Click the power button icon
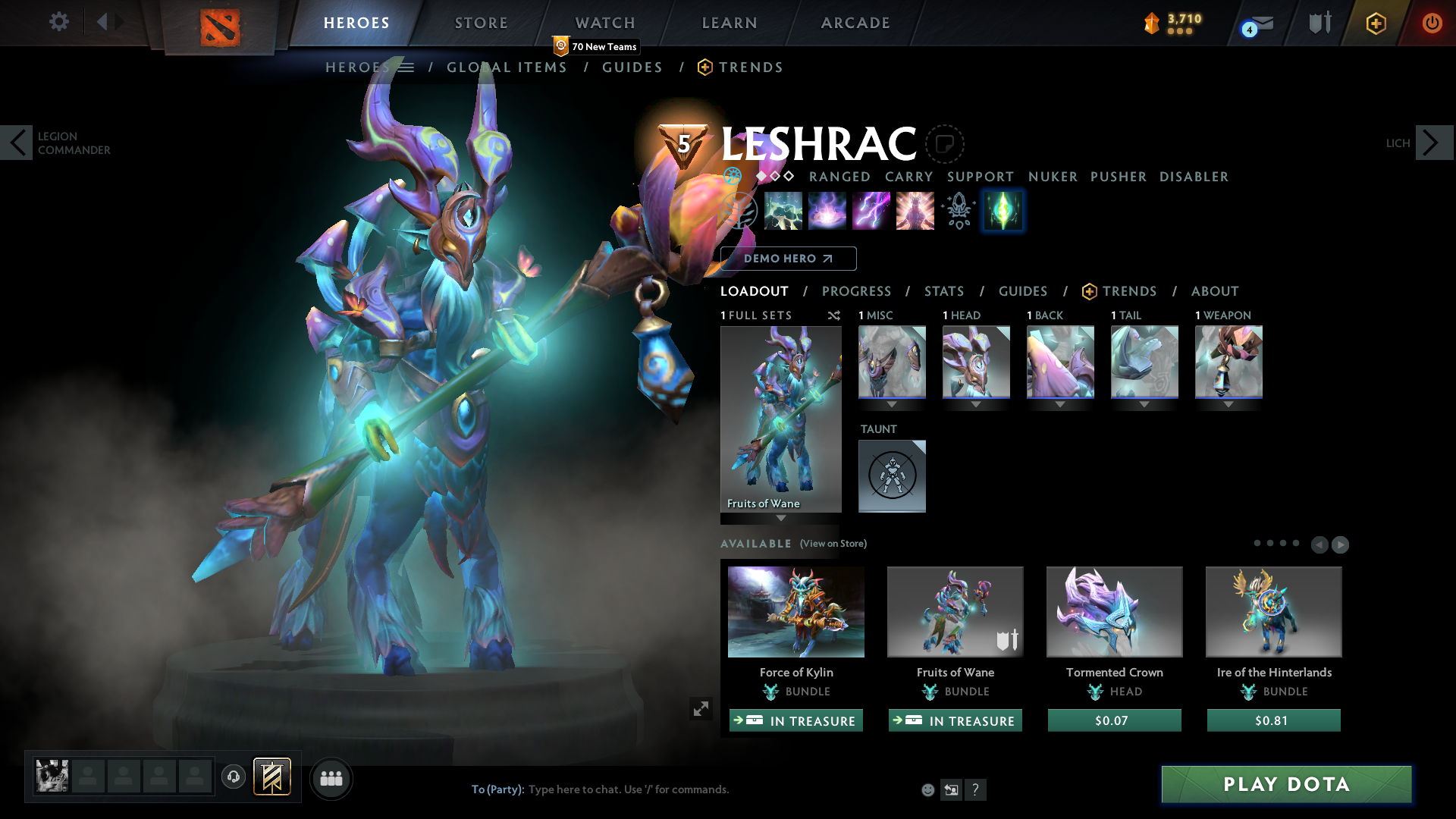 click(1432, 22)
